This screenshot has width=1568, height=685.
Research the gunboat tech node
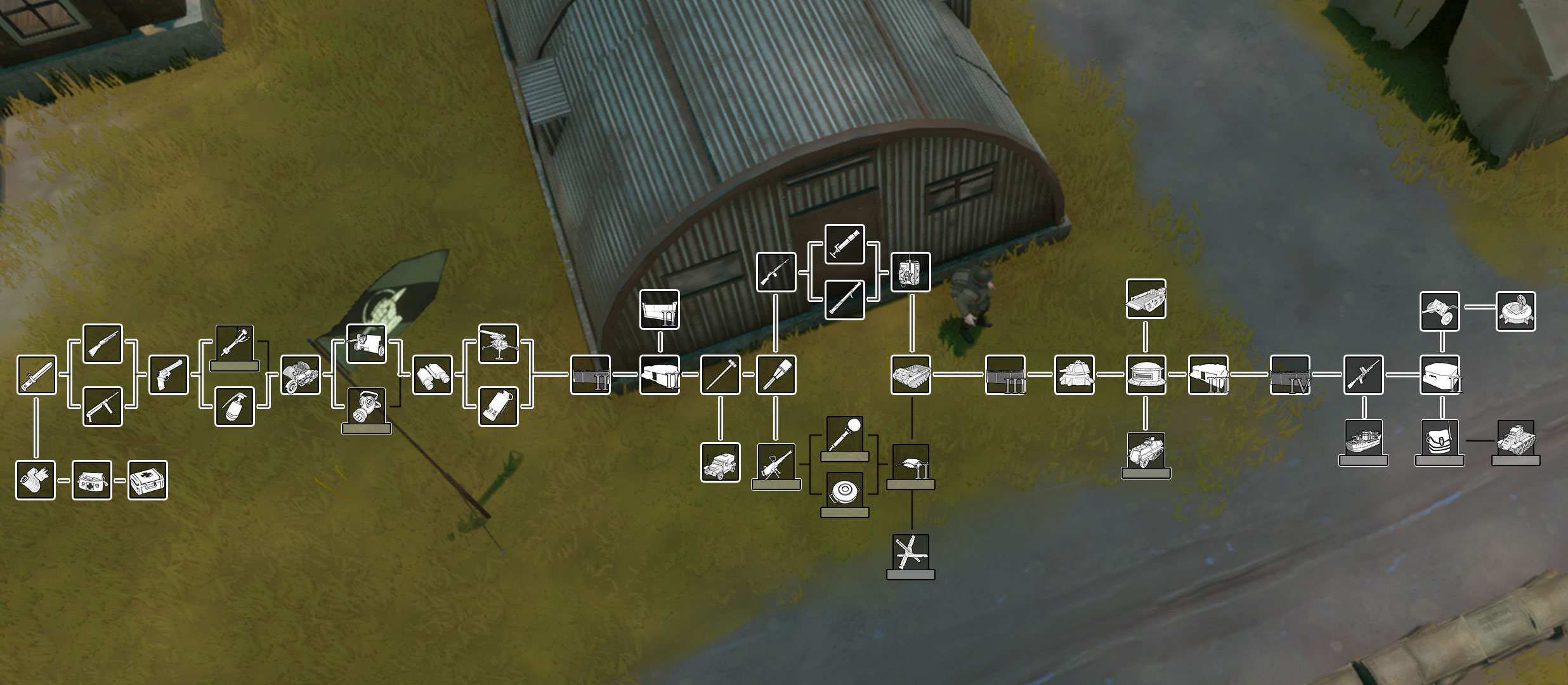[x=1364, y=442]
